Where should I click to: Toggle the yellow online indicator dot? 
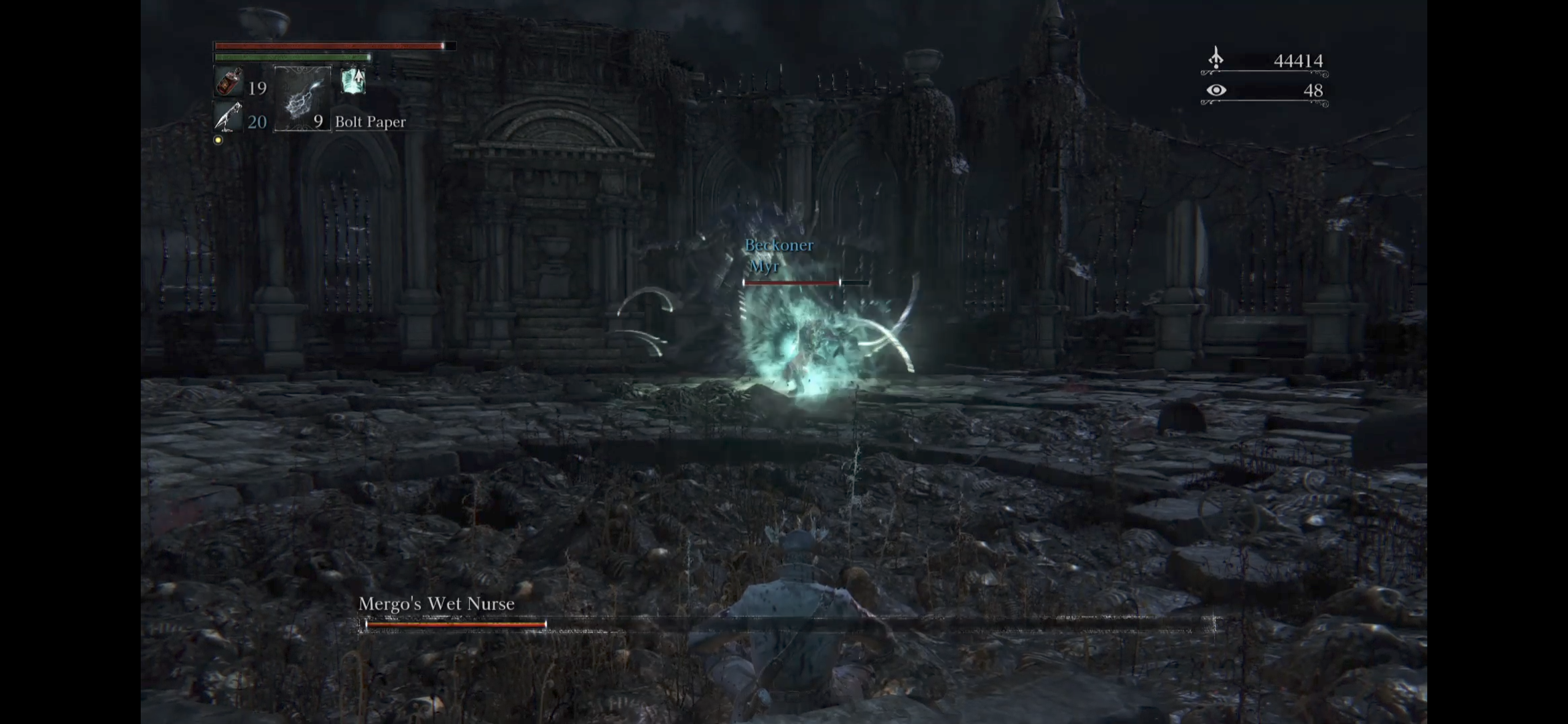pyautogui.click(x=218, y=140)
